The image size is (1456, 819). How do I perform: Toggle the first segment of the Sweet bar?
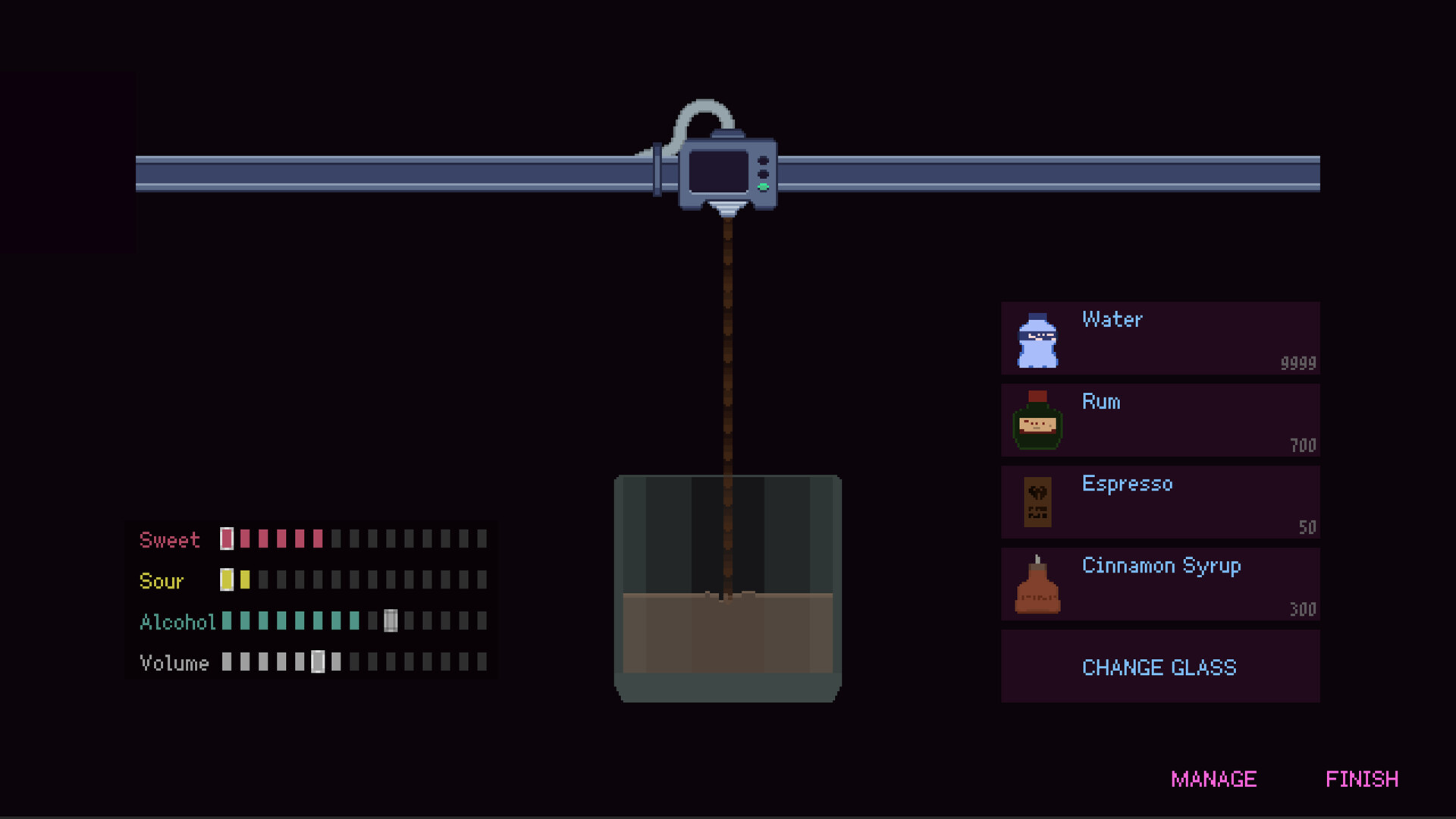pyautogui.click(x=225, y=539)
